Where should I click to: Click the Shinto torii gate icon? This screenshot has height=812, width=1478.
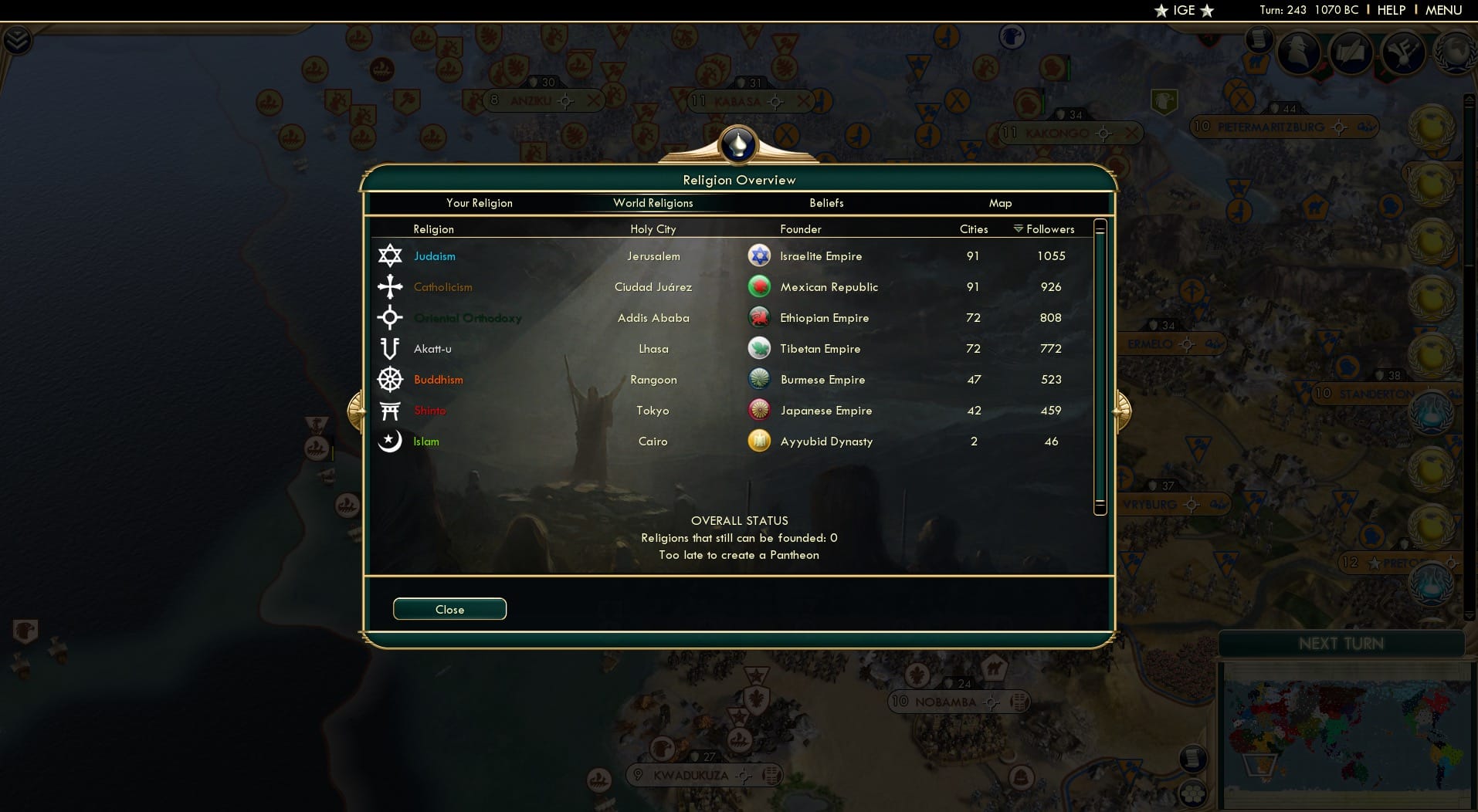(x=391, y=410)
